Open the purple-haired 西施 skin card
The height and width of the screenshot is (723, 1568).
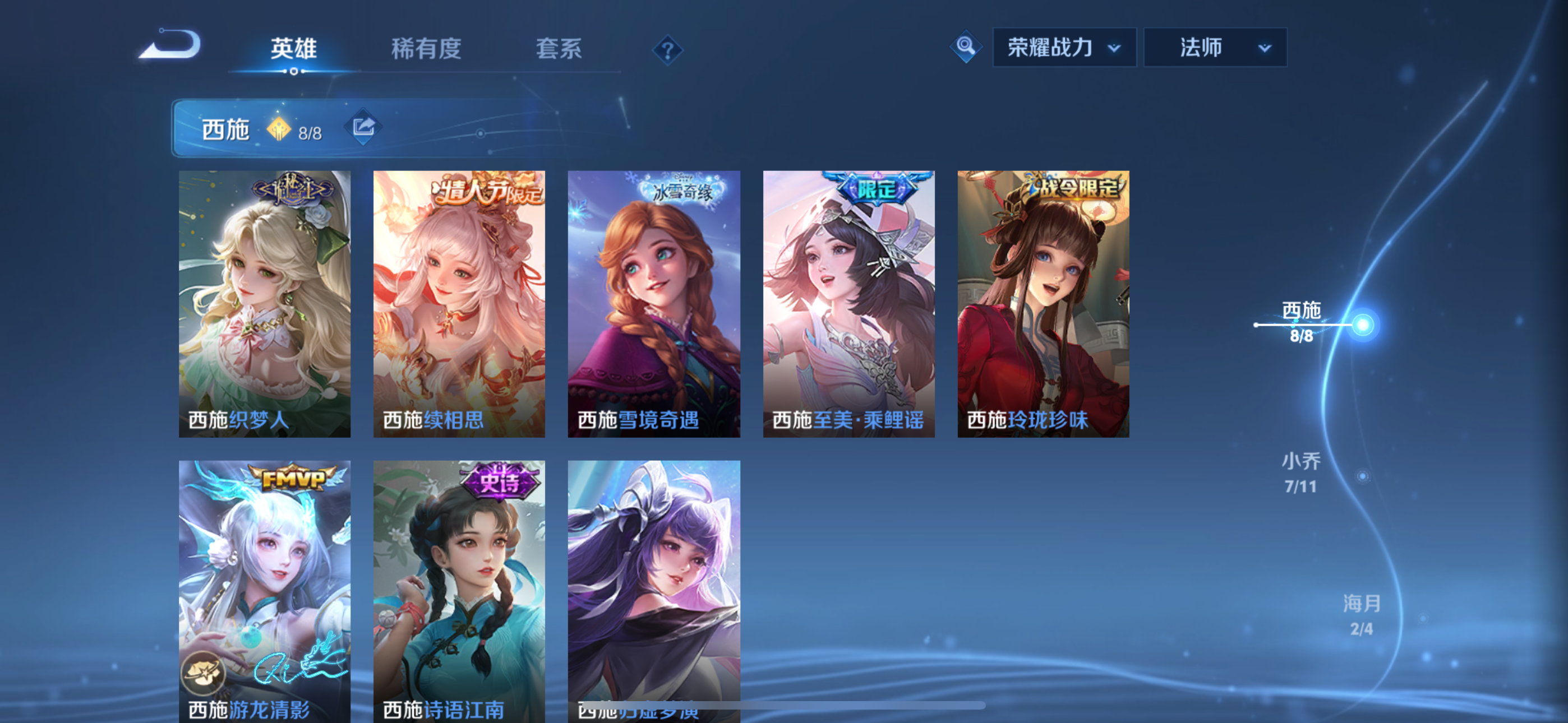coord(654,584)
